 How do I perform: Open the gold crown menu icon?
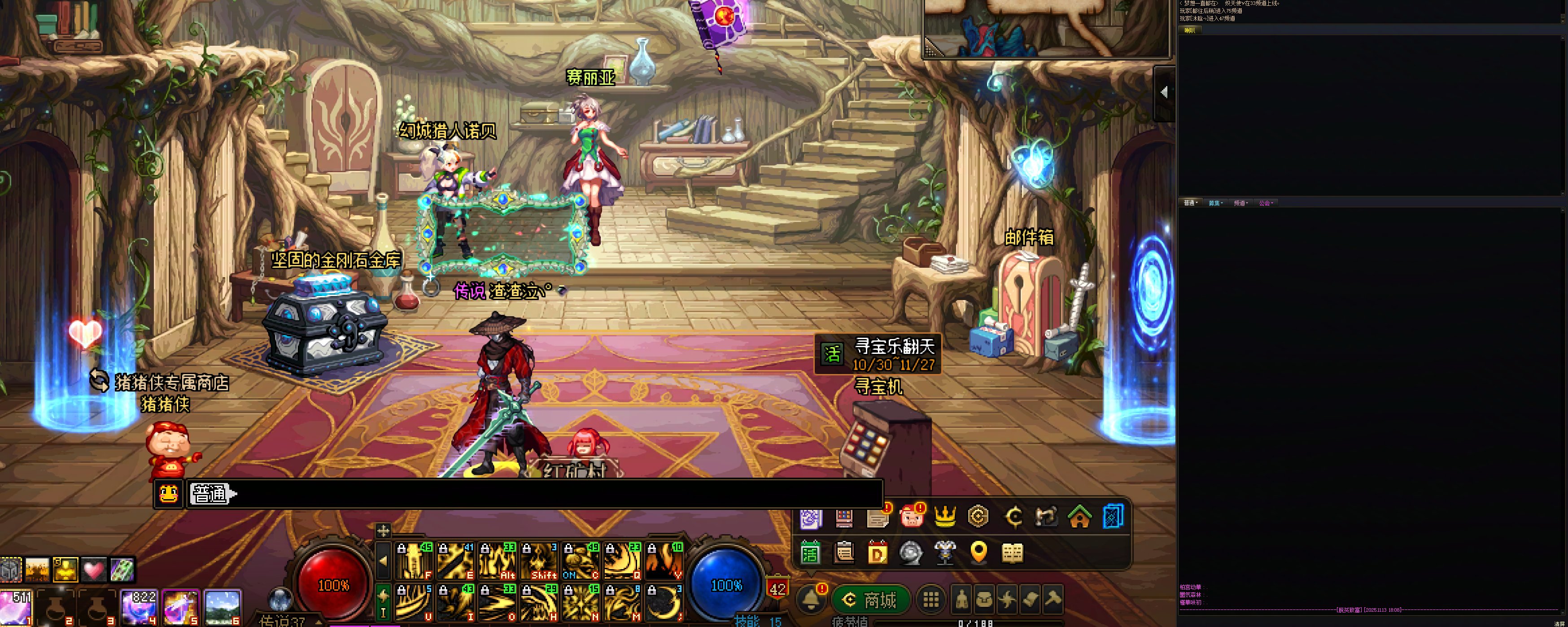(x=945, y=518)
